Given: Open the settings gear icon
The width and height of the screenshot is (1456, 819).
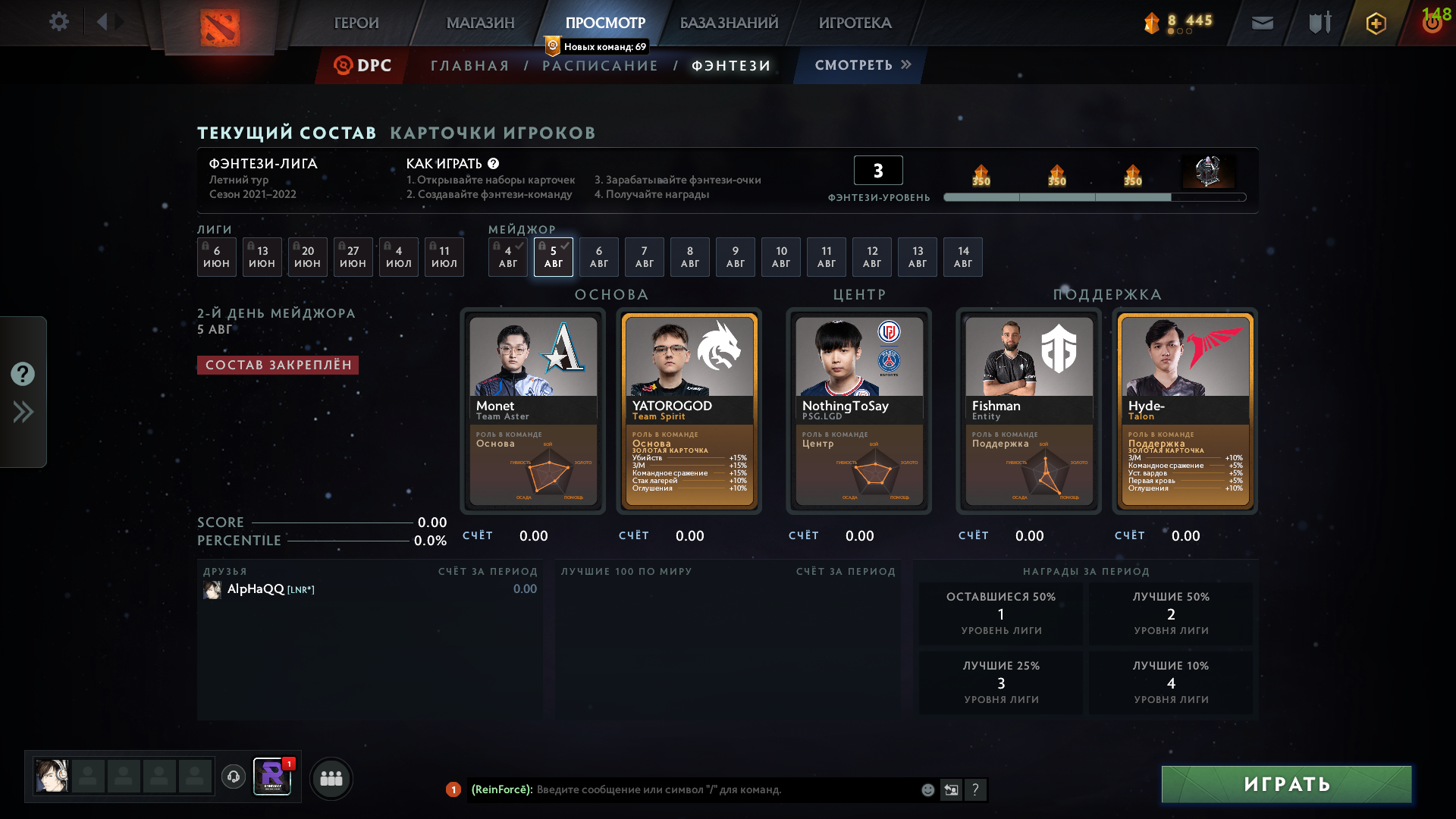Looking at the screenshot, I should point(58,22).
